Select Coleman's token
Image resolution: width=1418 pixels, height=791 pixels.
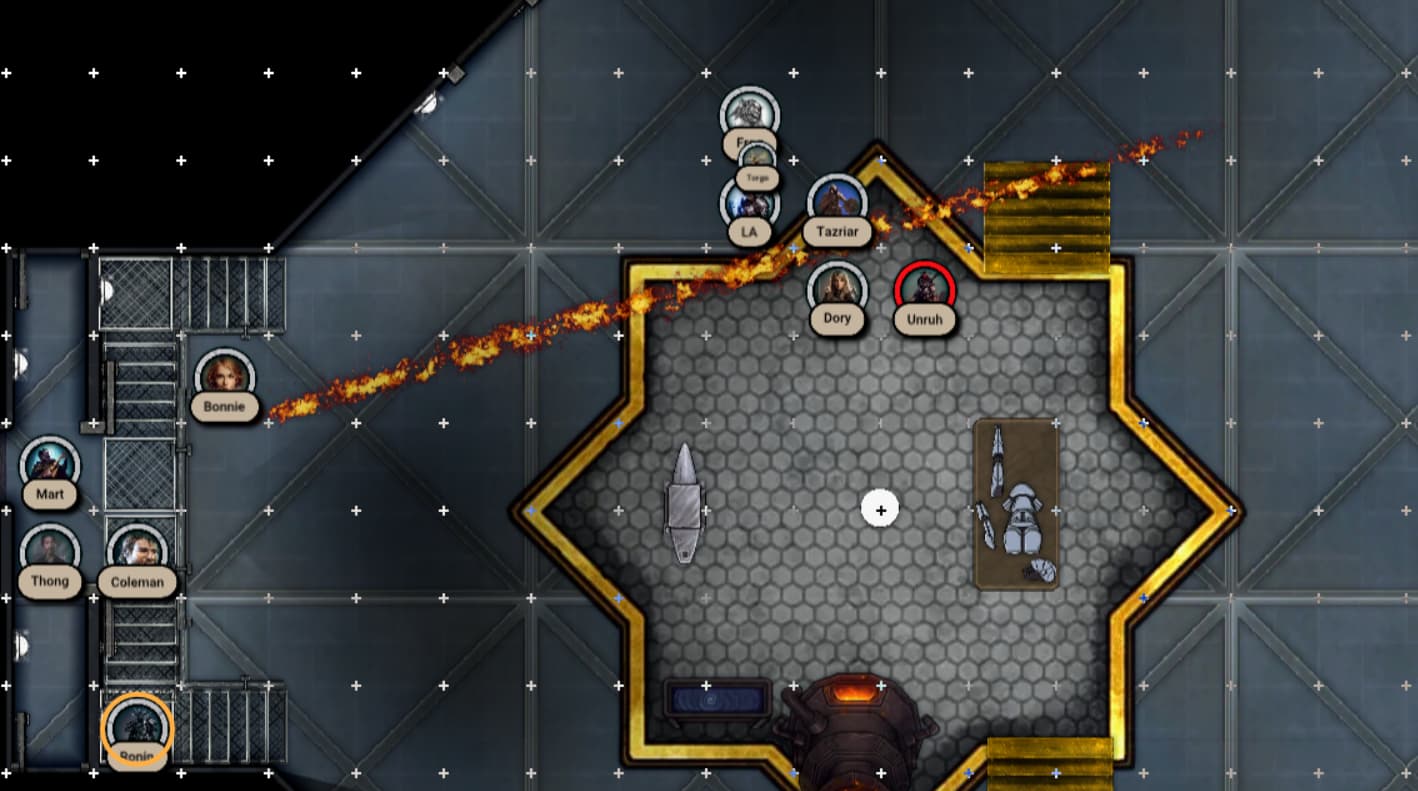tap(137, 552)
